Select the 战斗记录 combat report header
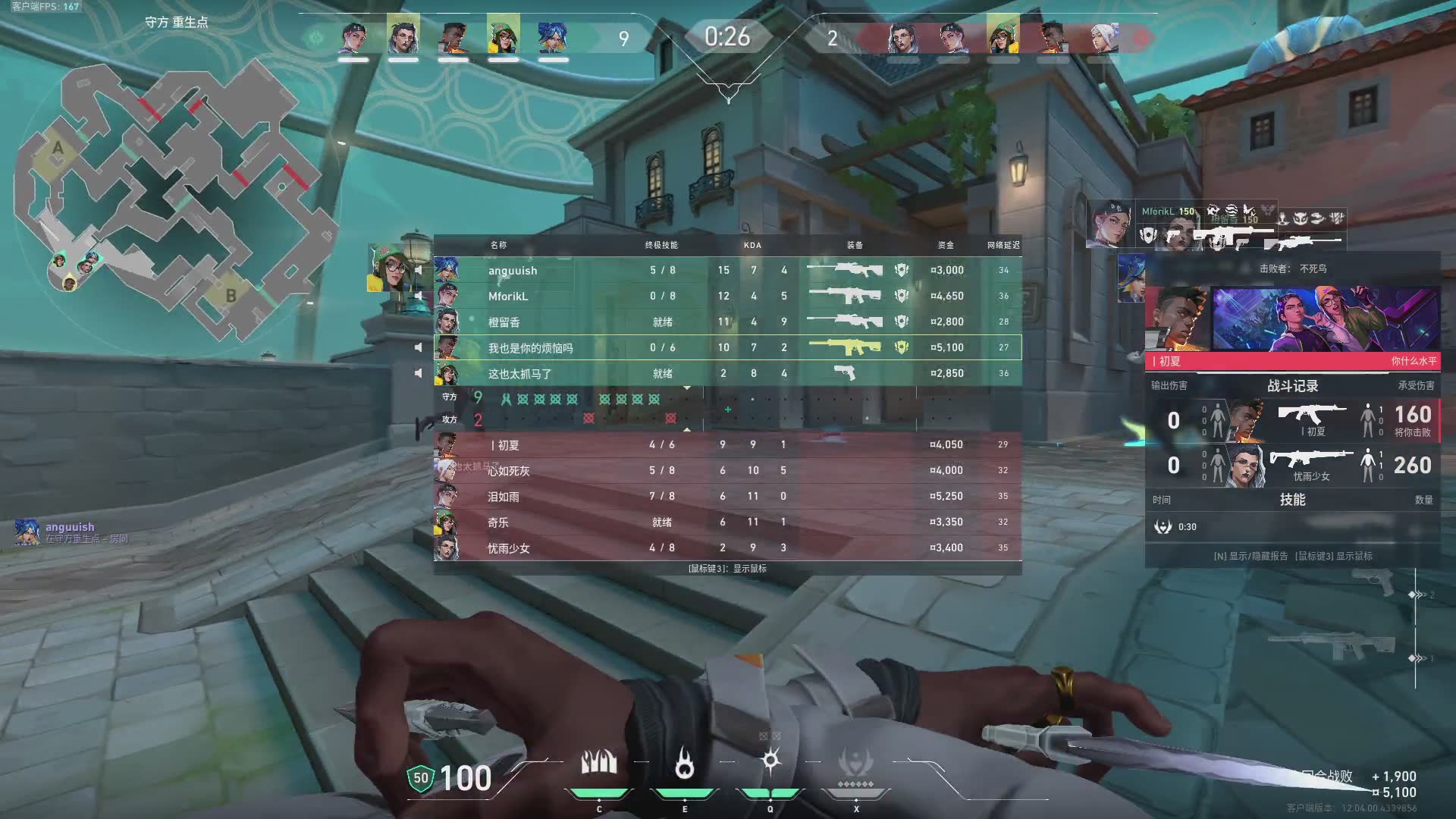This screenshot has height=819, width=1456. point(1292,386)
